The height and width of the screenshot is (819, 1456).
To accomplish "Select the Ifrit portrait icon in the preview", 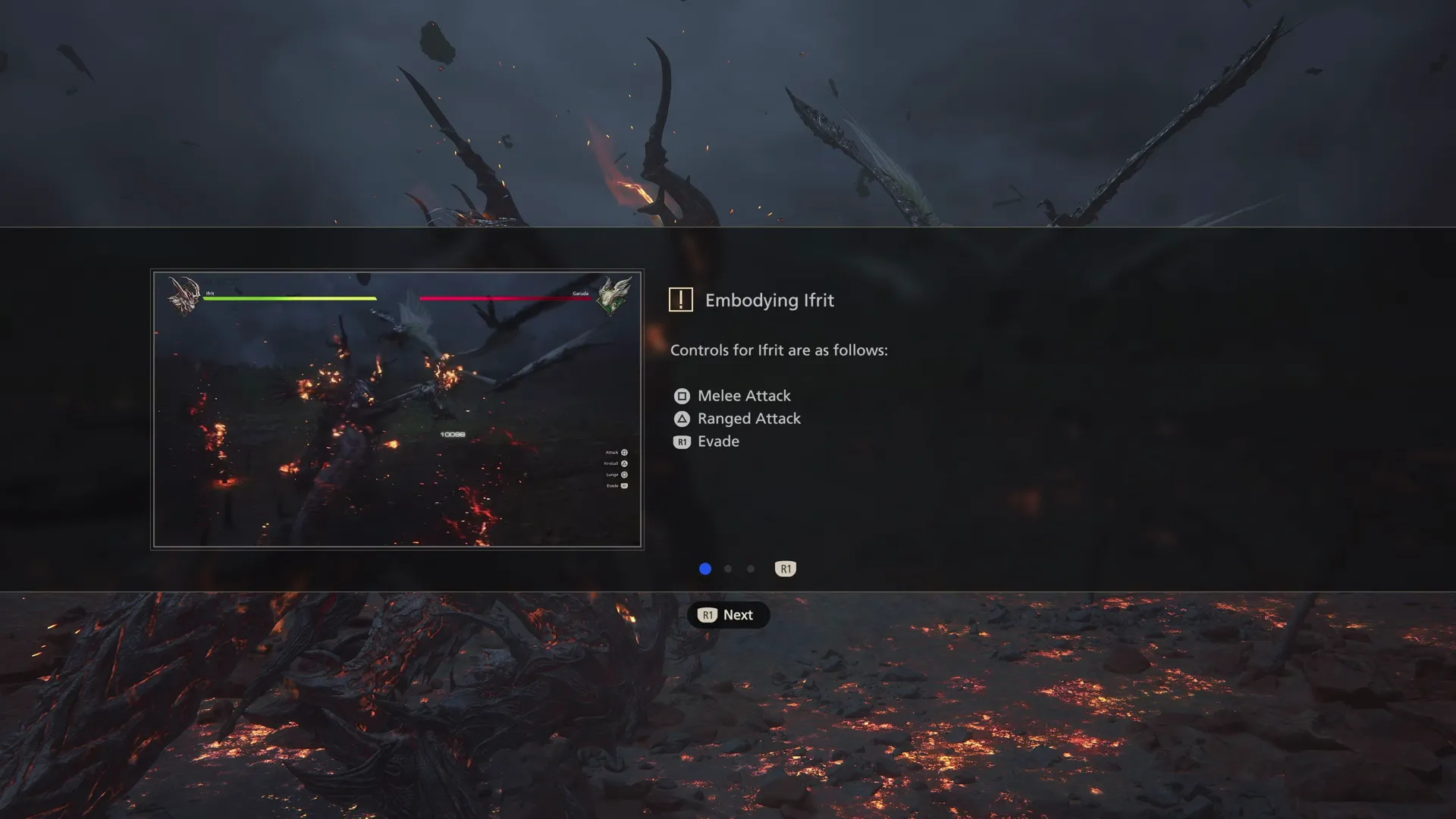I will click(184, 293).
